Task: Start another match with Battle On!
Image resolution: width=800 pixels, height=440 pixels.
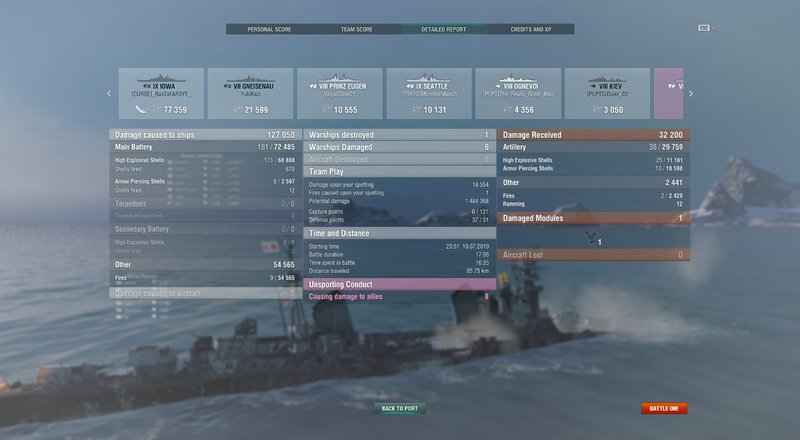Action: (664, 408)
